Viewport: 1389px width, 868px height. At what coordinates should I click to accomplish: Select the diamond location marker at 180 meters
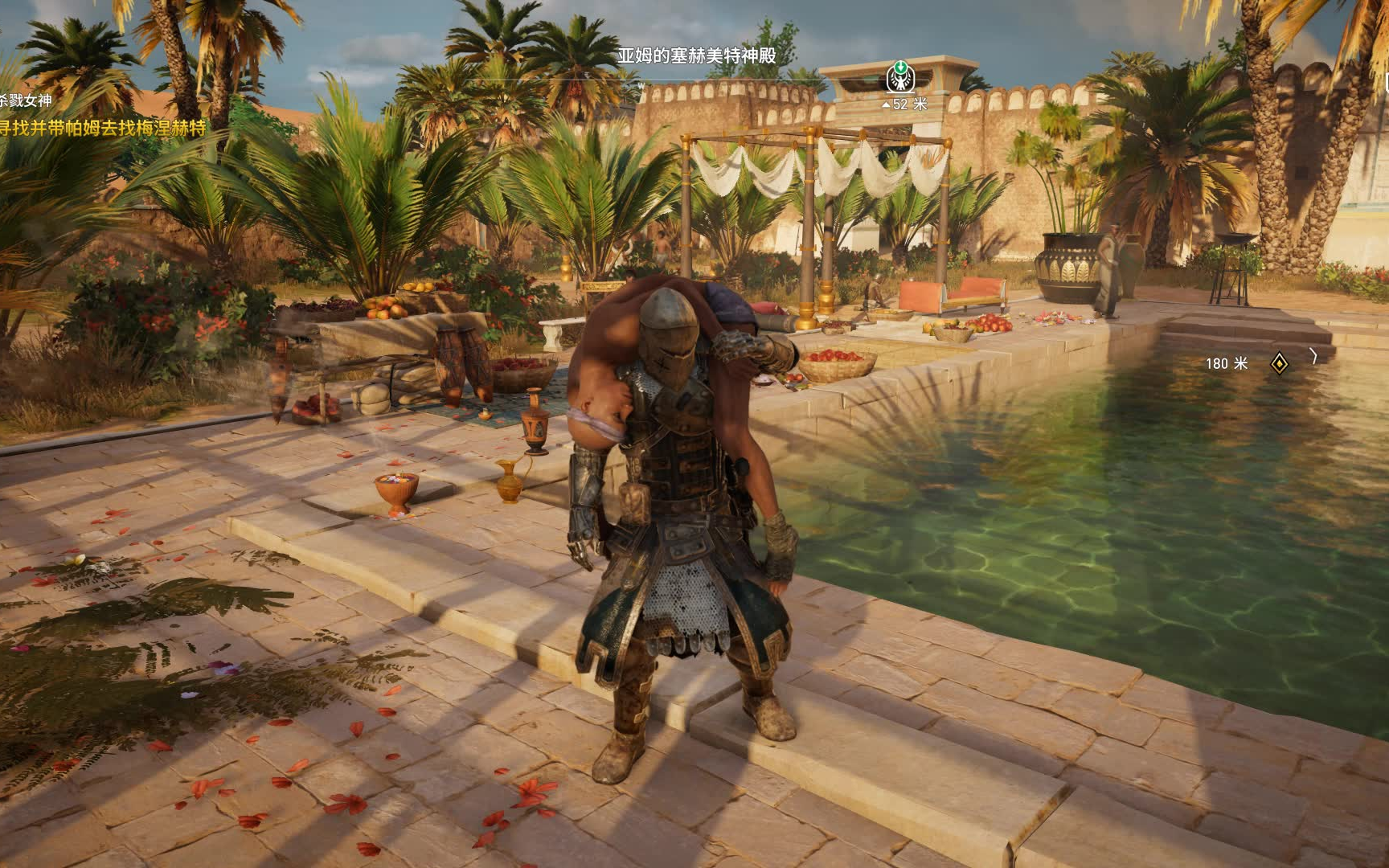coord(1278,363)
